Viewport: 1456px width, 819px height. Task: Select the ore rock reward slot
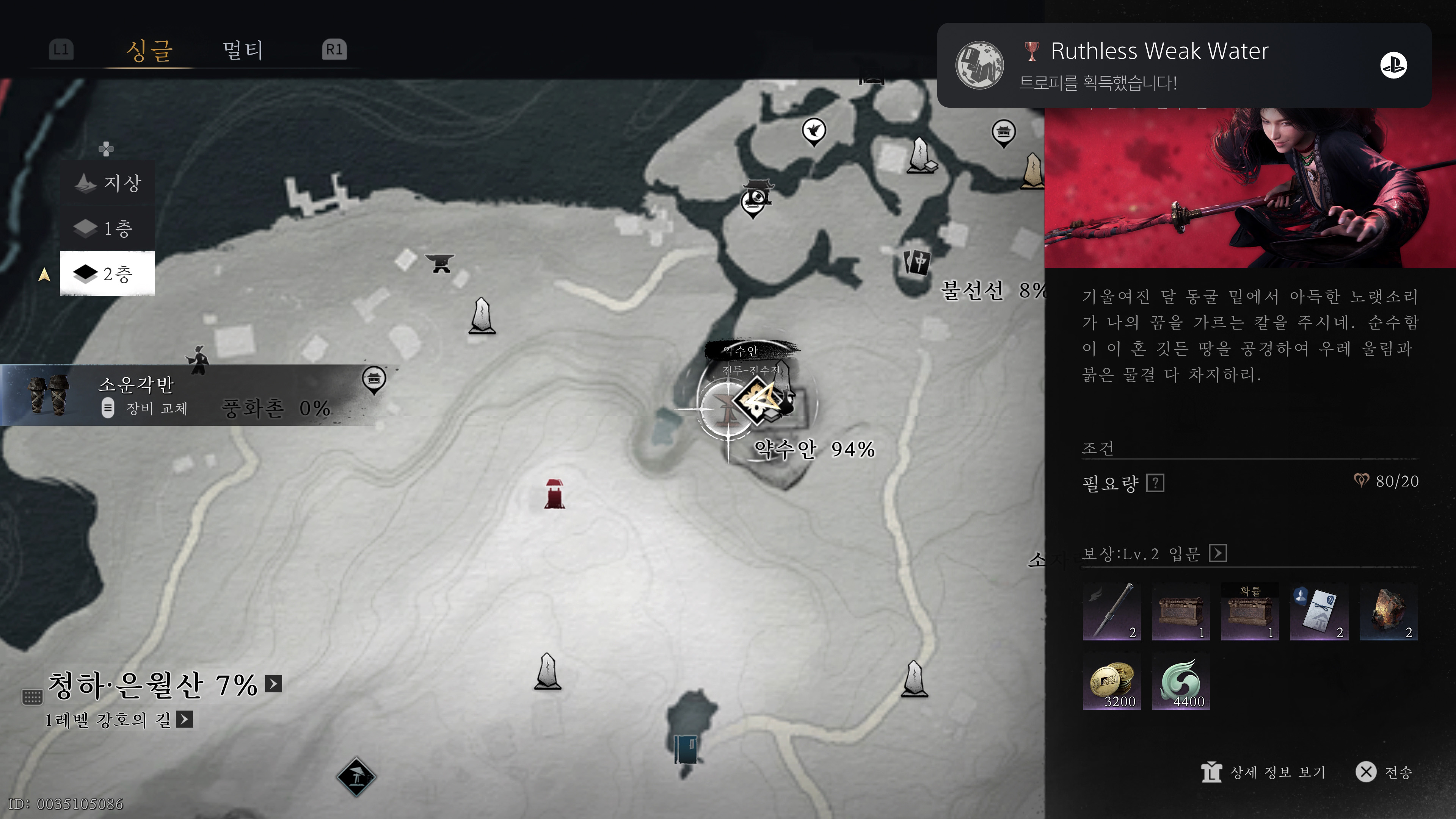click(x=1388, y=612)
